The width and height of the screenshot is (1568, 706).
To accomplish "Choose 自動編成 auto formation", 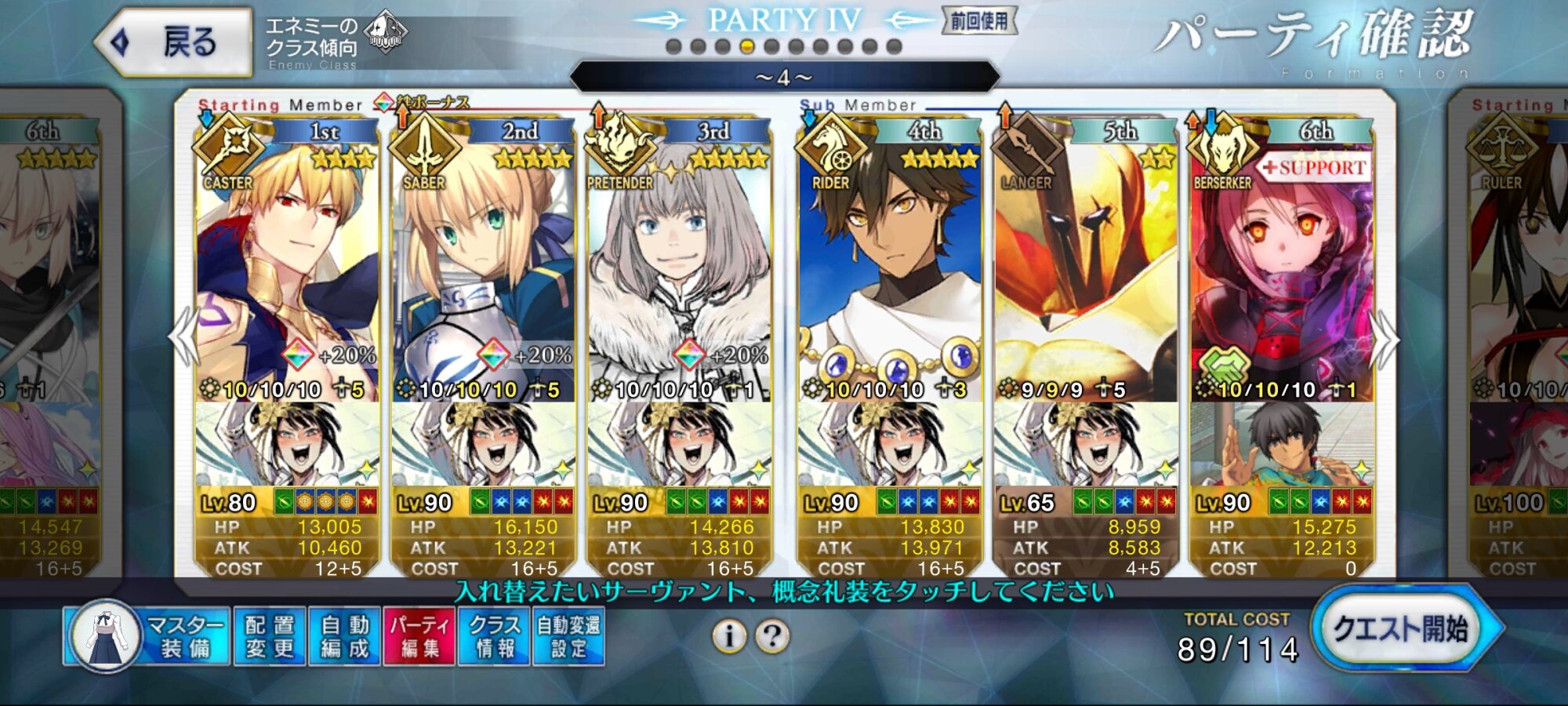I will click(x=345, y=636).
